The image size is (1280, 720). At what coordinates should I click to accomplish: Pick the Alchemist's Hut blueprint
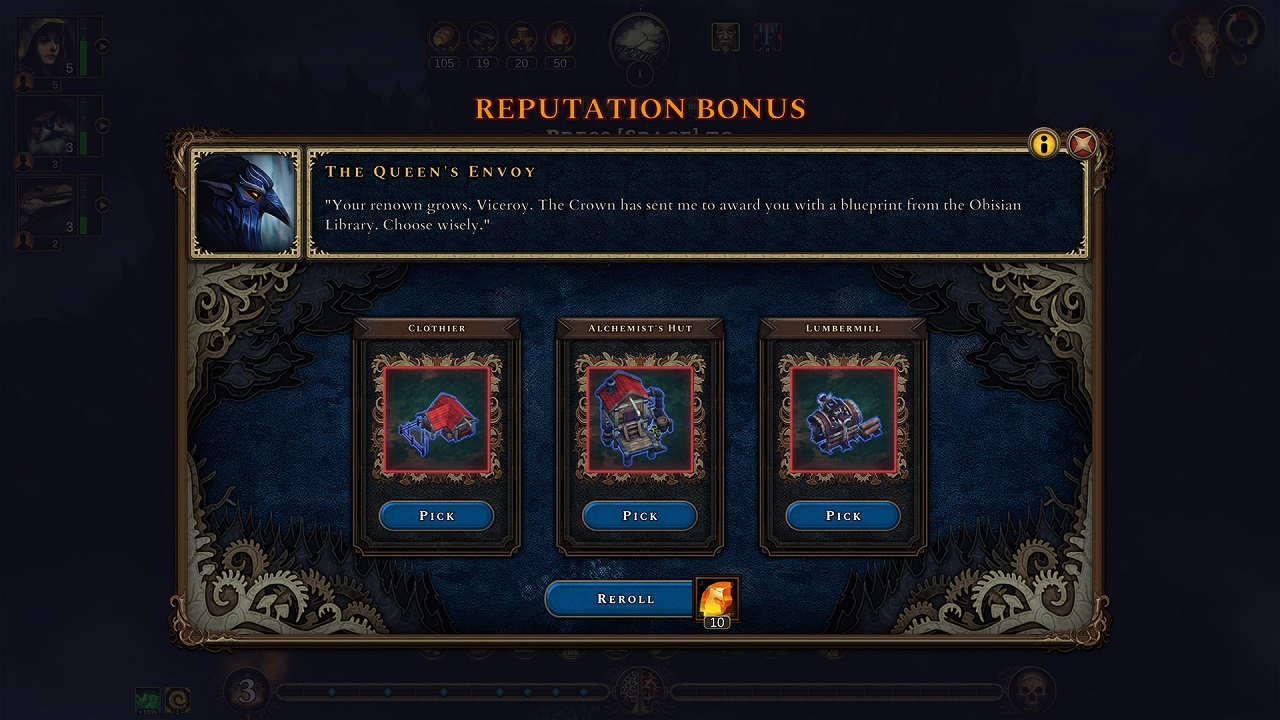click(x=640, y=515)
